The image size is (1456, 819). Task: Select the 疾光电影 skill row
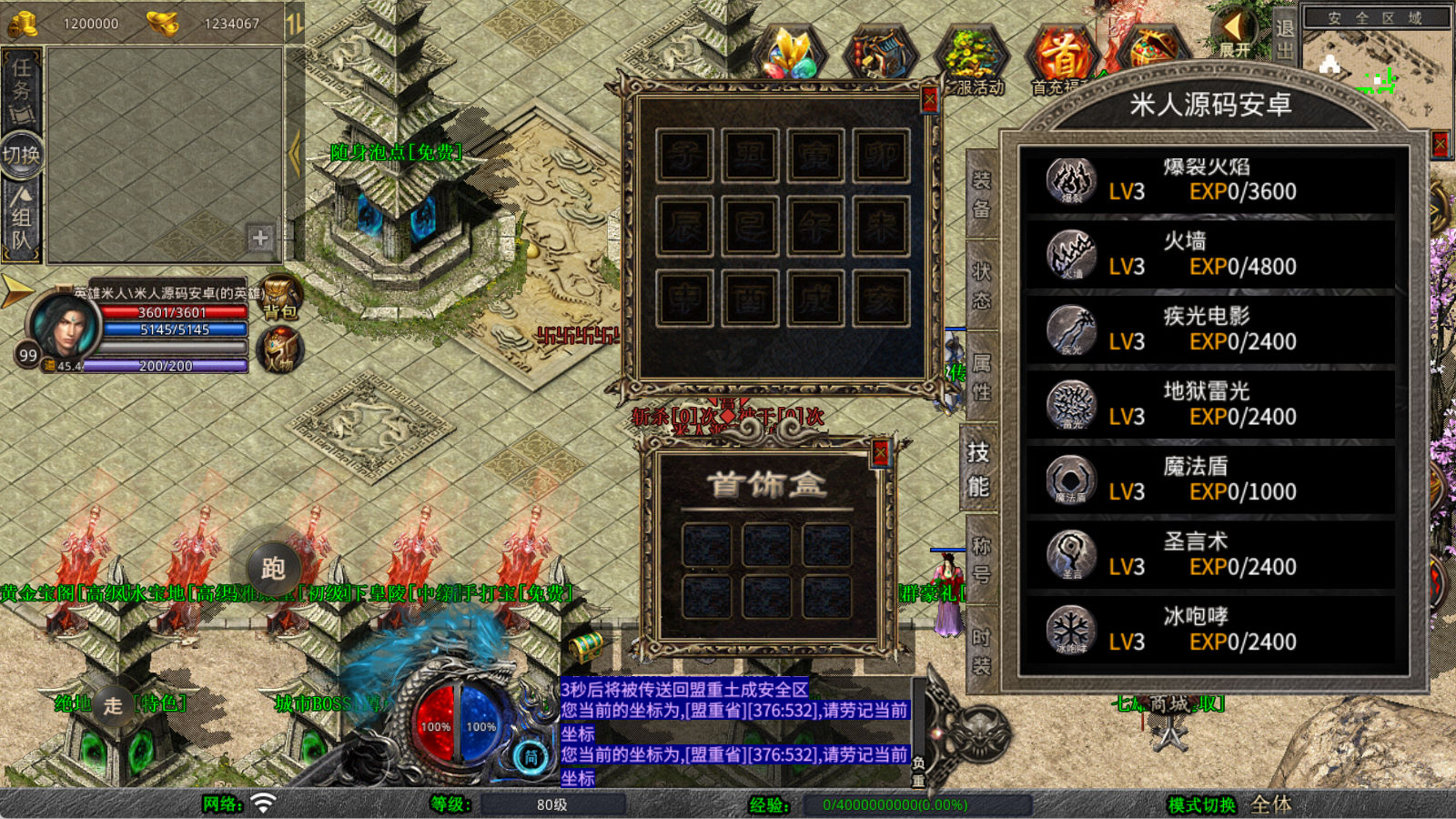pos(1210,329)
